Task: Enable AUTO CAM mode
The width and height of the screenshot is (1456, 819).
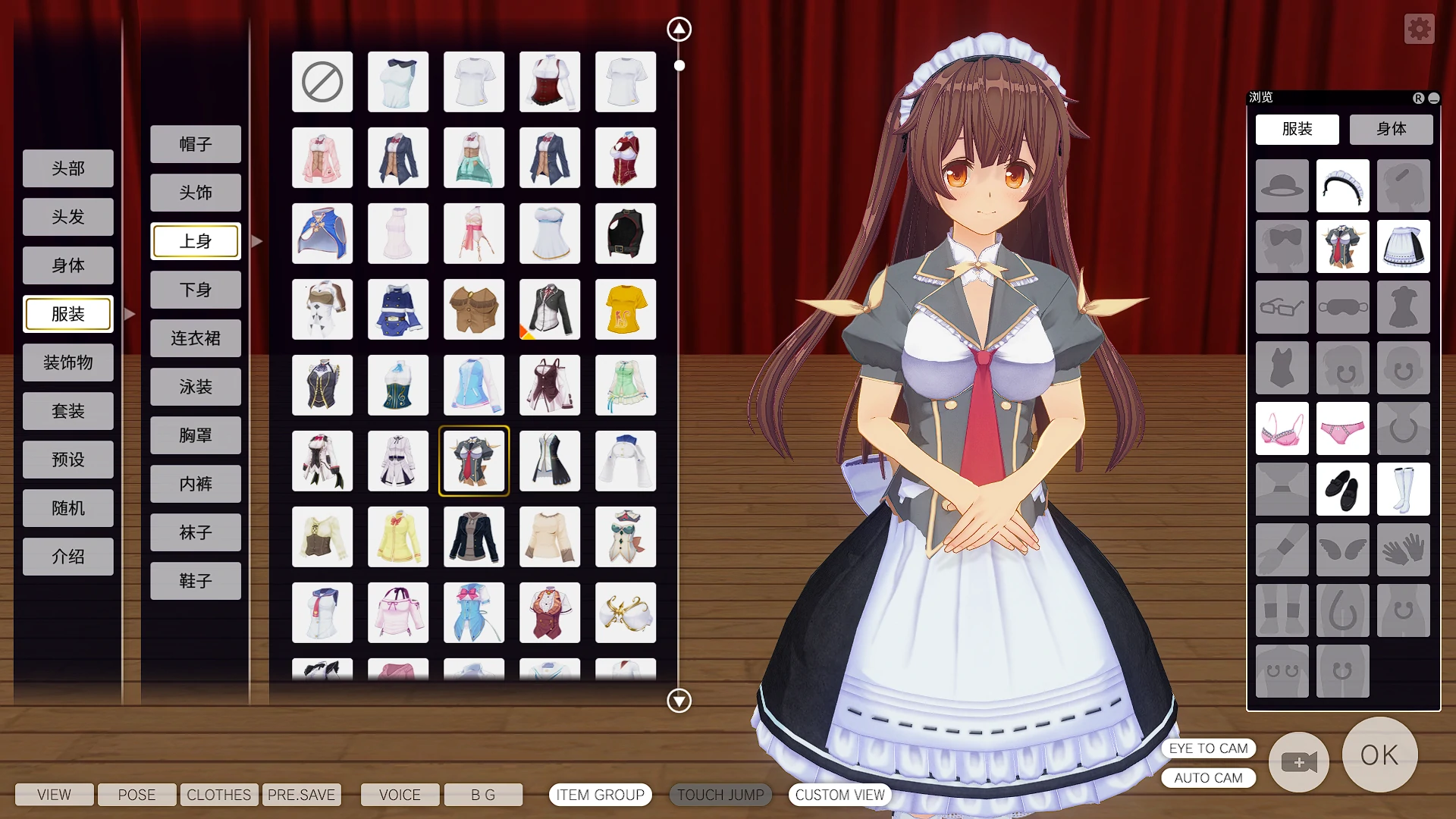Action: point(1208,778)
